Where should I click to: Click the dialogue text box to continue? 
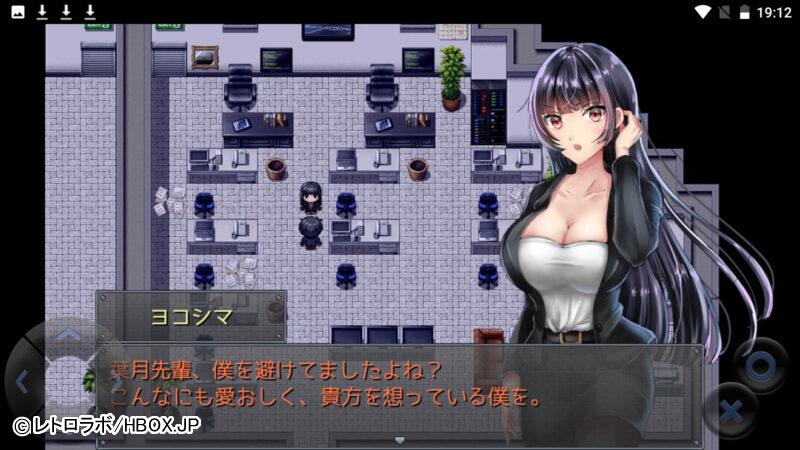[400, 390]
